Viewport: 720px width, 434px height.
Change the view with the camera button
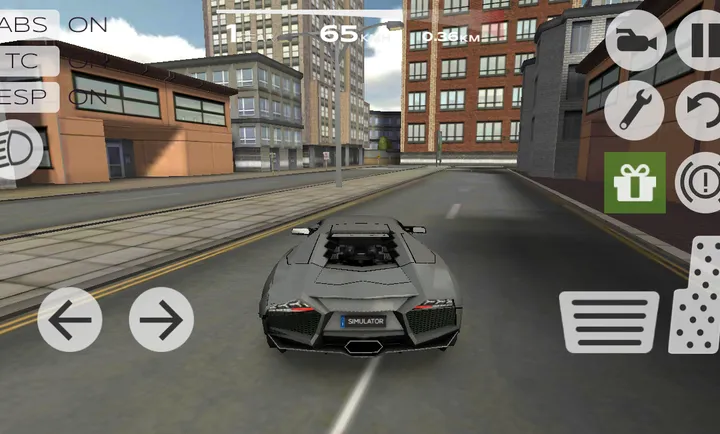(636, 41)
